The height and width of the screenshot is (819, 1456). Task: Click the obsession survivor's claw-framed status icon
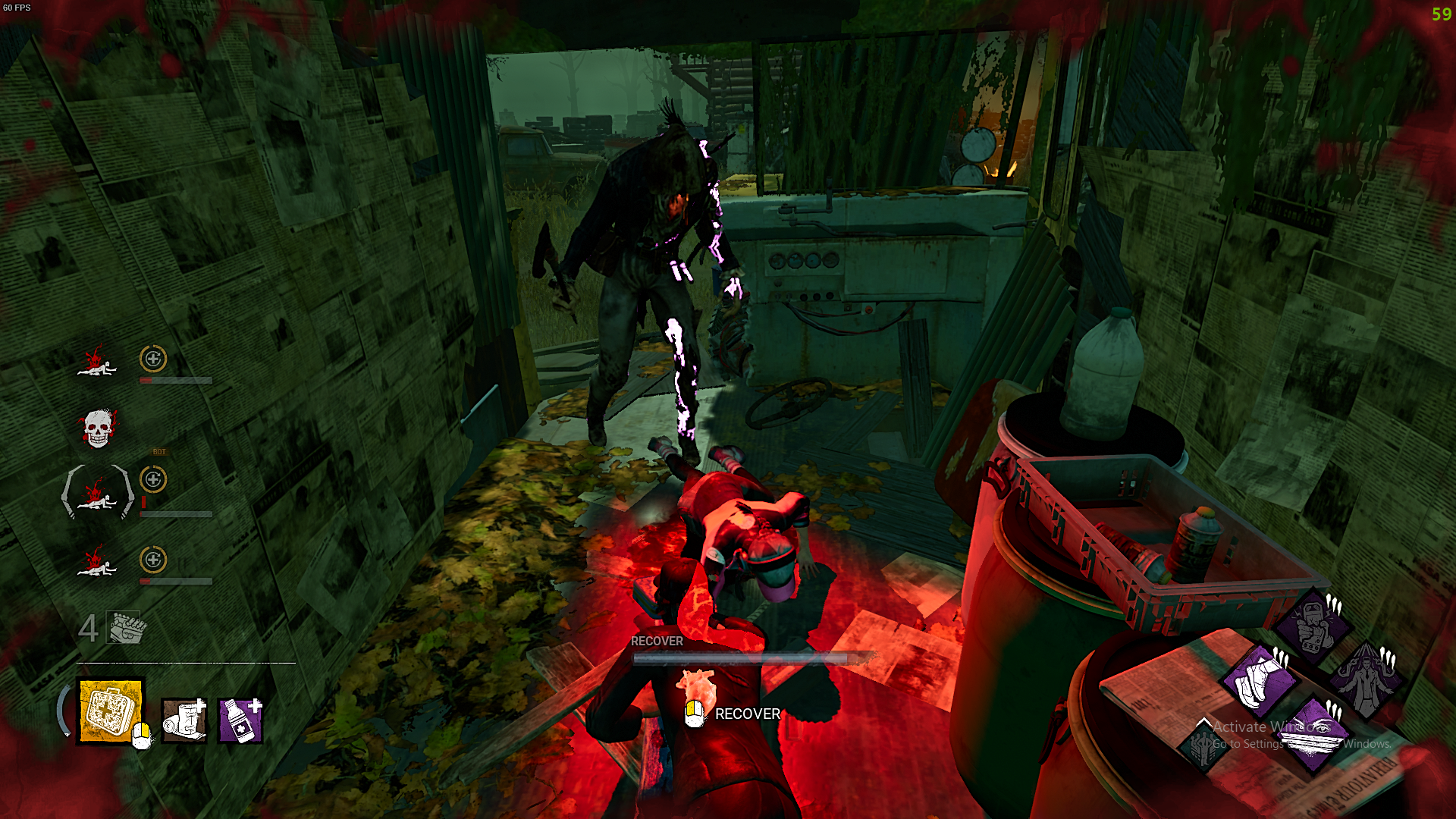click(x=98, y=493)
